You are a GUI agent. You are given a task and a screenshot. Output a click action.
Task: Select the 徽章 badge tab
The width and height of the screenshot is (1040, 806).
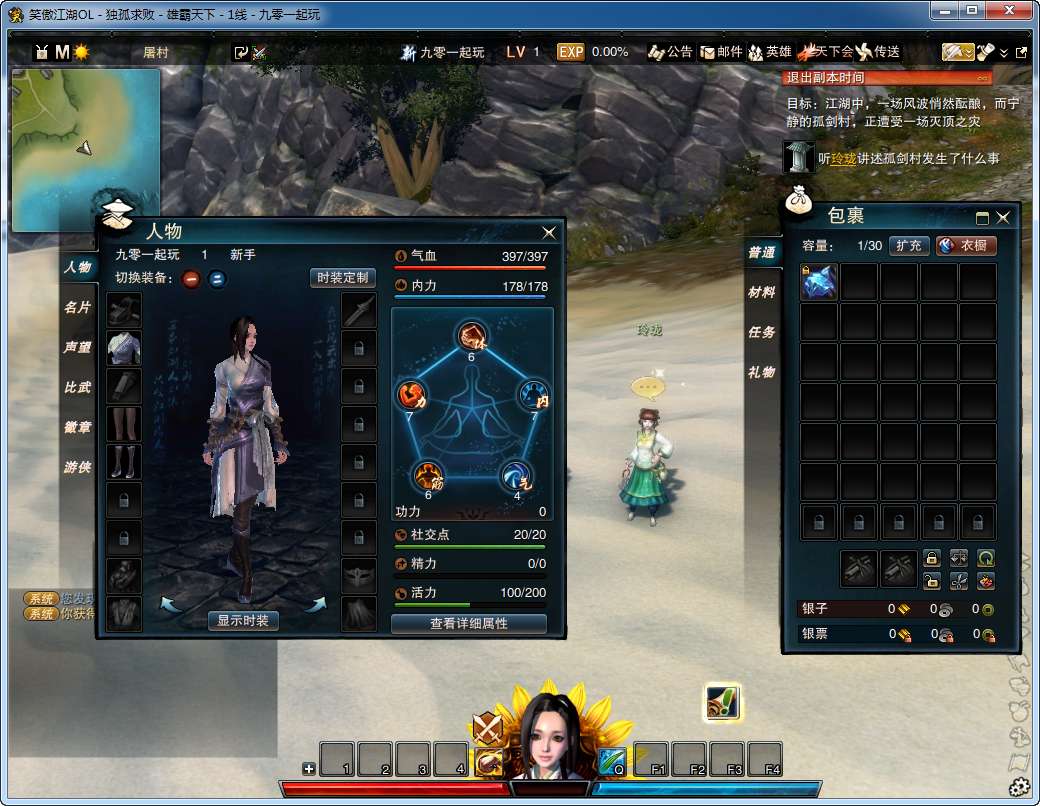point(78,427)
